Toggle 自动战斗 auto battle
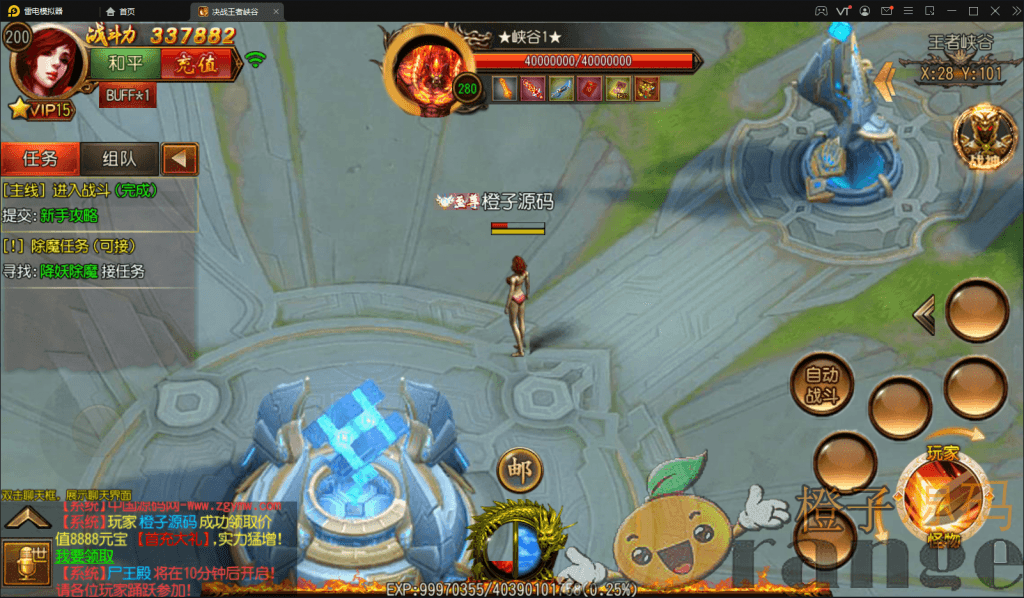This screenshot has height=598, width=1024. pos(822,385)
